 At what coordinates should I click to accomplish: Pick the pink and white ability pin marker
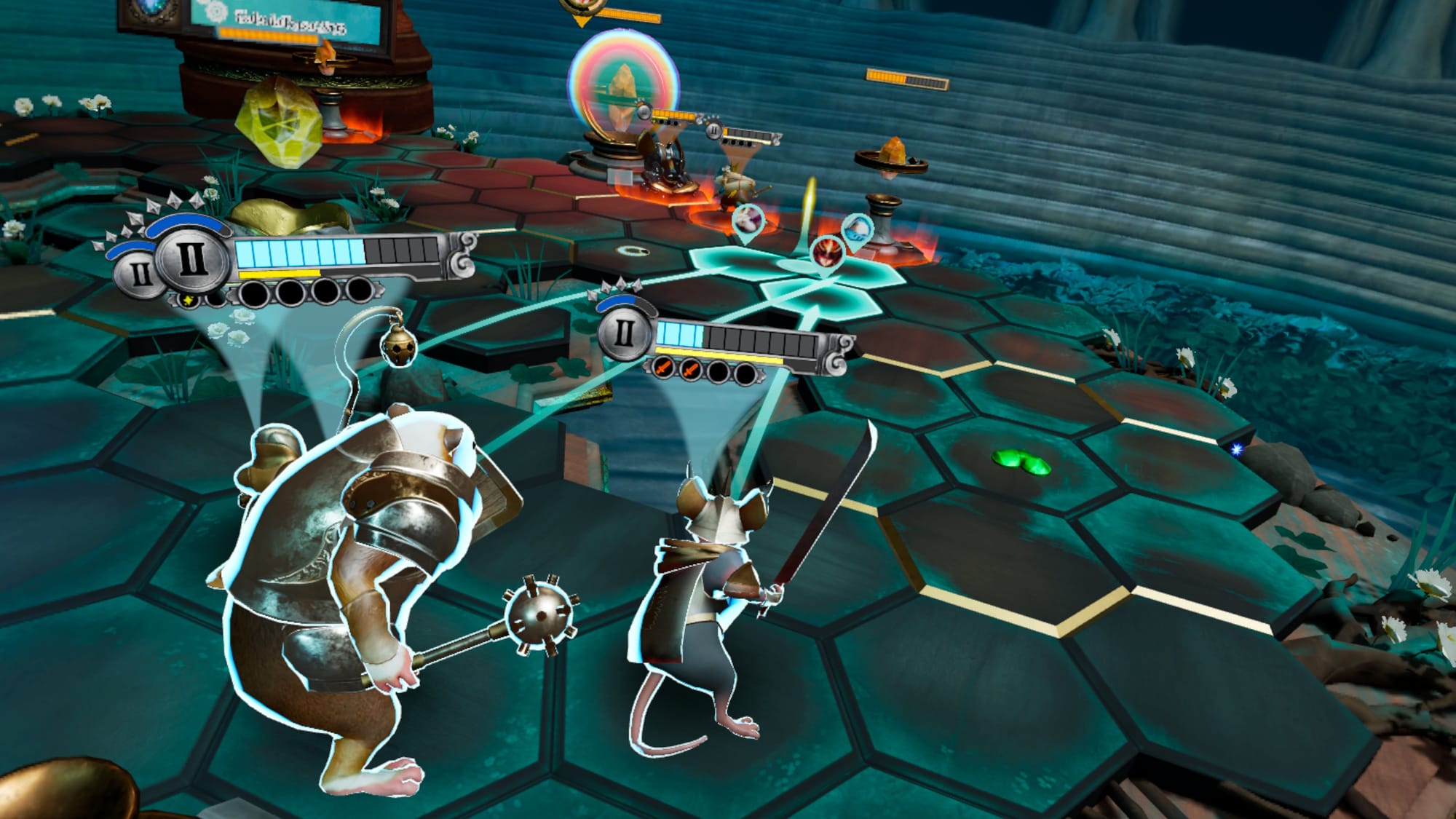pos(748,219)
